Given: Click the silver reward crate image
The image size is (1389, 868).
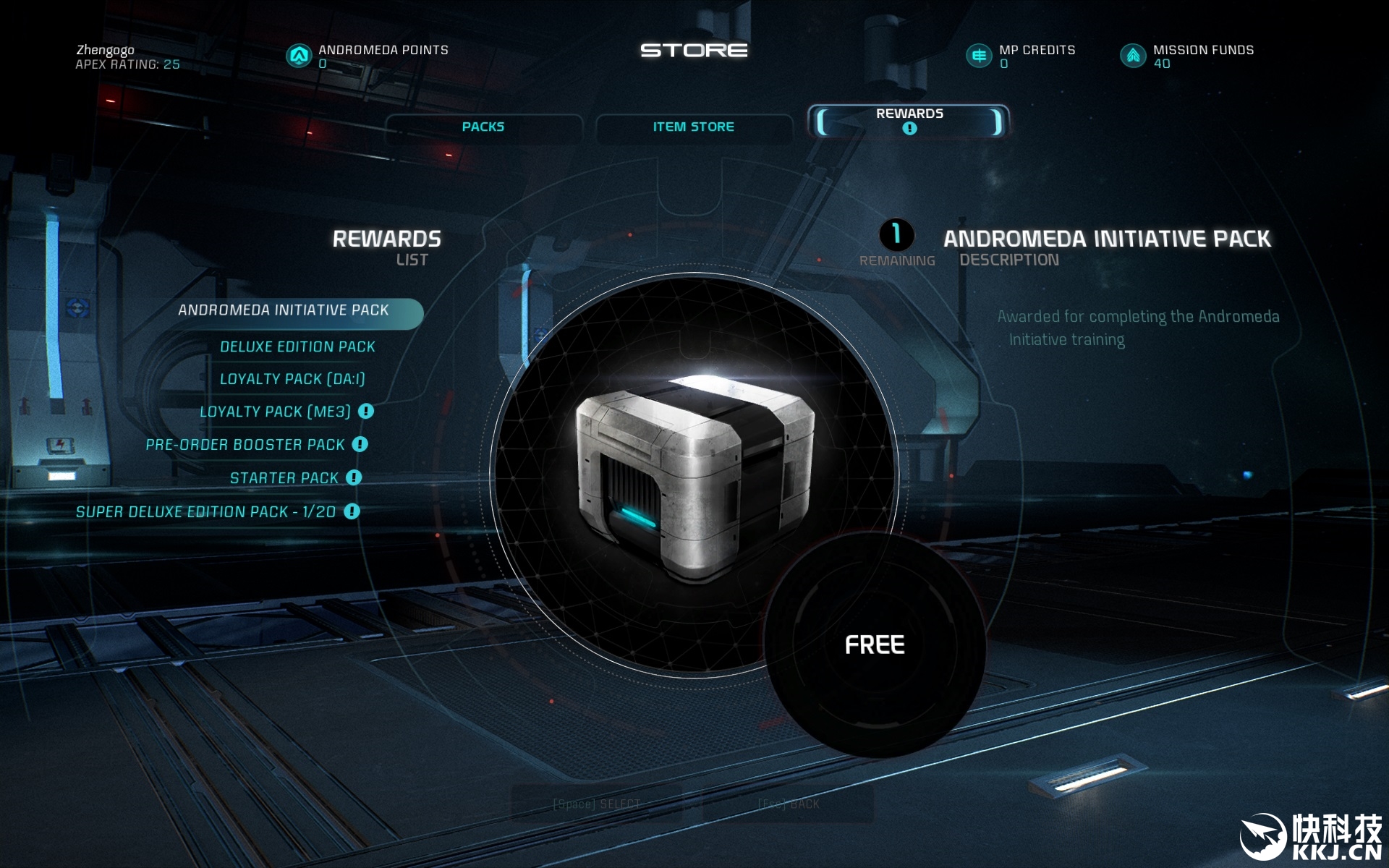Looking at the screenshot, I should pos(693,477).
